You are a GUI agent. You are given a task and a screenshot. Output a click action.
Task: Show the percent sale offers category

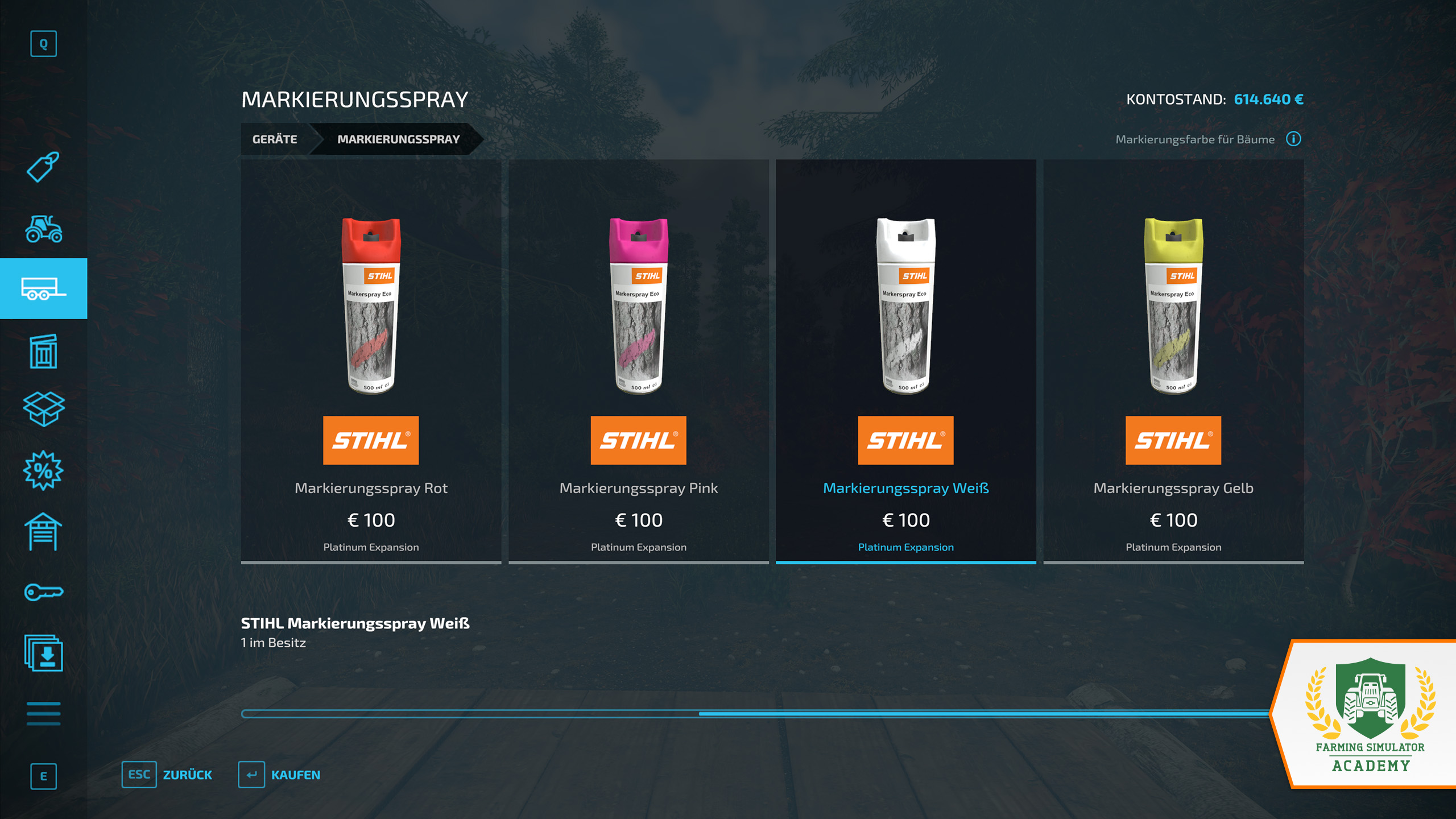pos(43,470)
